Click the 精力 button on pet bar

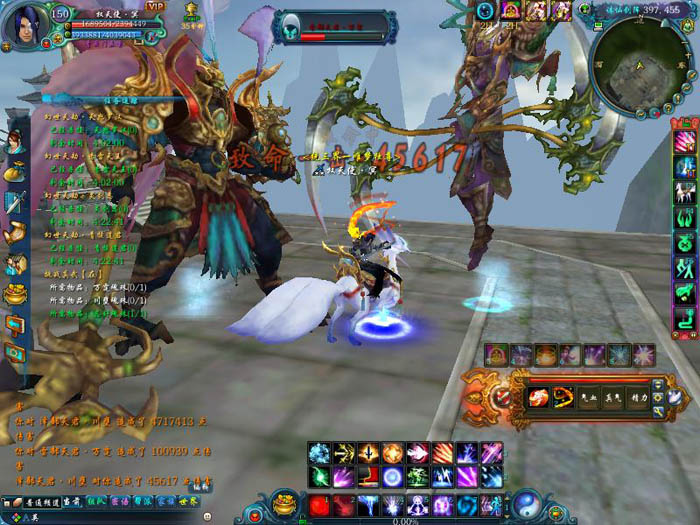[640, 397]
